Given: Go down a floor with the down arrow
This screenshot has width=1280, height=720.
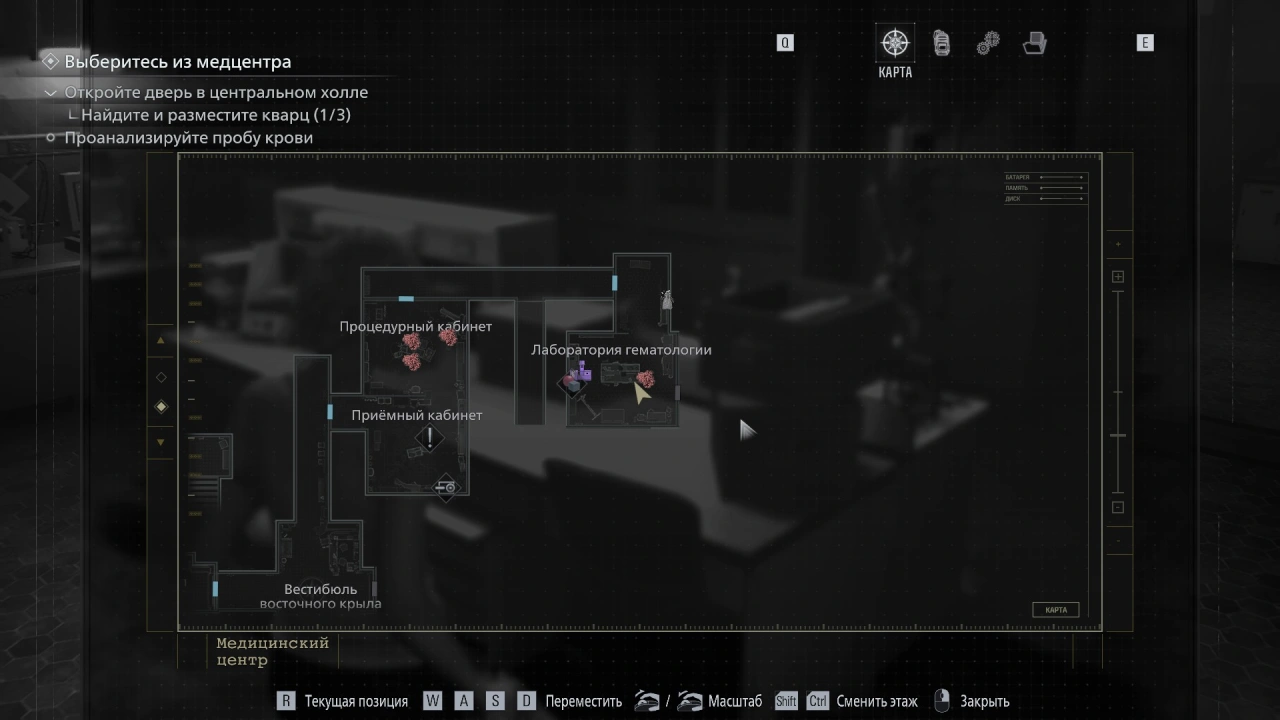Looking at the screenshot, I should click(161, 442).
